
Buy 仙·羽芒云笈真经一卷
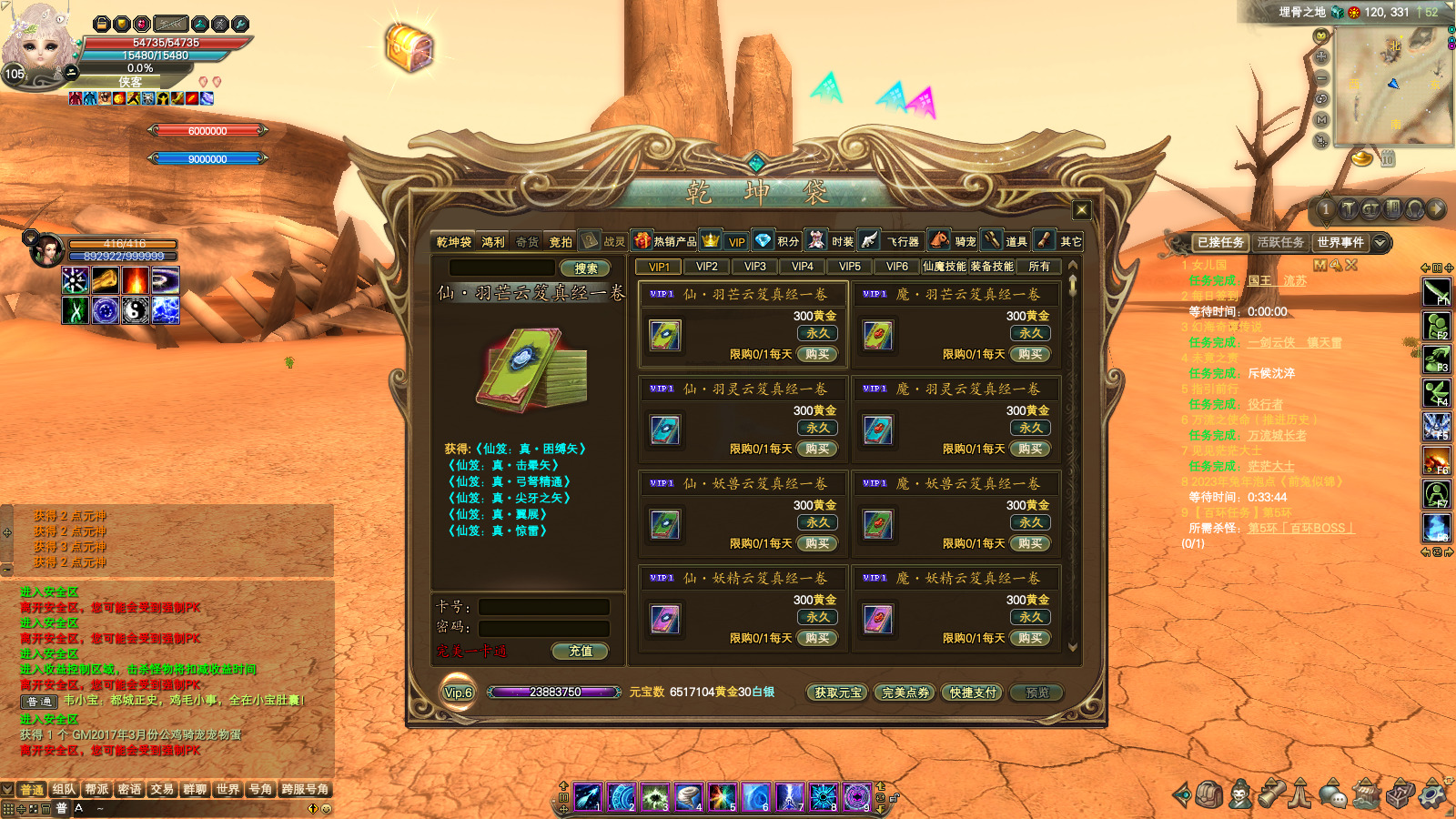817,354
